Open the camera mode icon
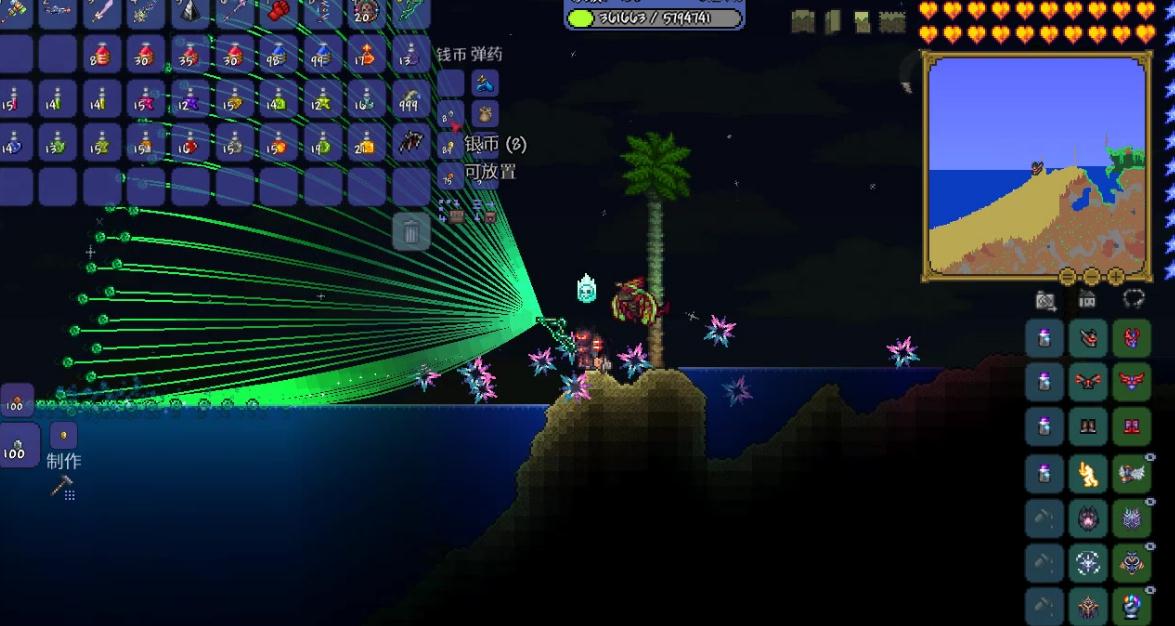Viewport: 1175px width, 626px height. tap(1045, 299)
